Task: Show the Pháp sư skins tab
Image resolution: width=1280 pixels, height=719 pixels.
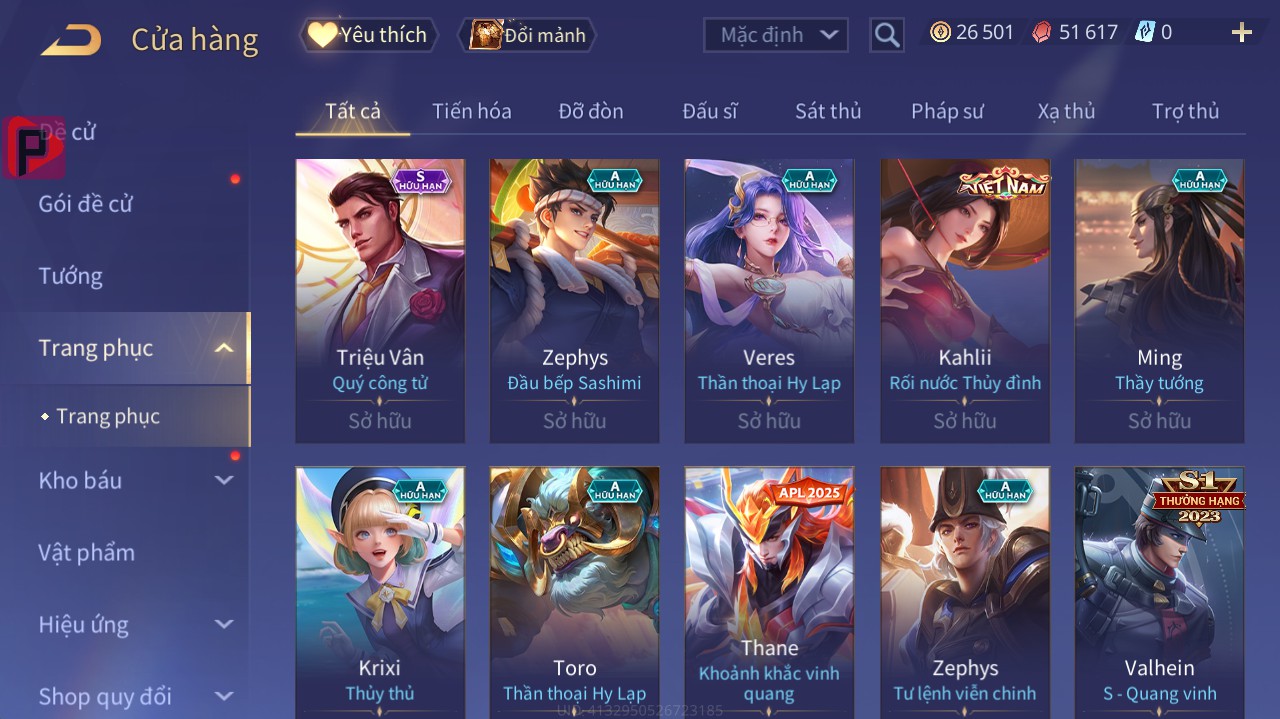Action: tap(947, 111)
